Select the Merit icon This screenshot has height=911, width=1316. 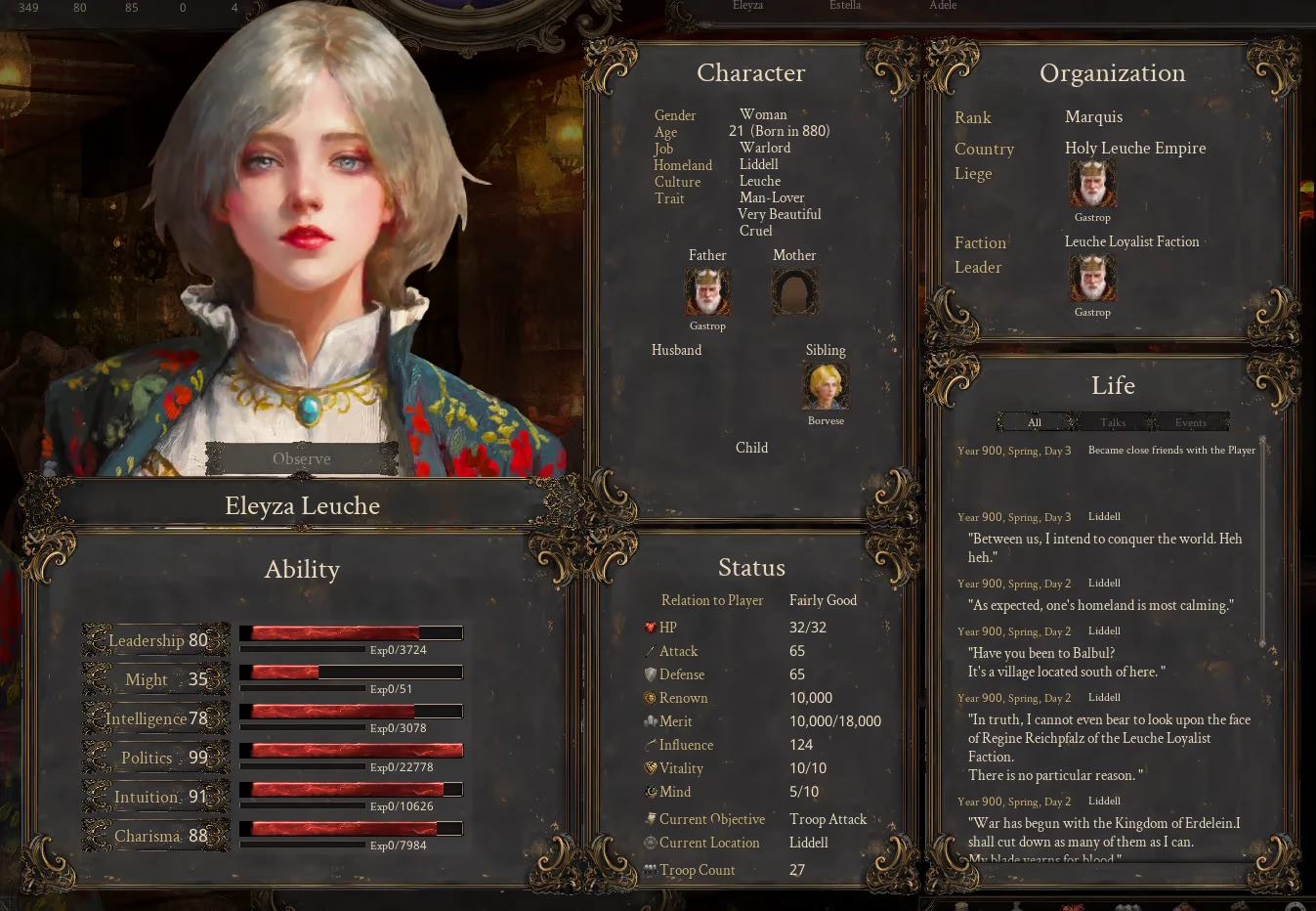[x=650, y=721]
